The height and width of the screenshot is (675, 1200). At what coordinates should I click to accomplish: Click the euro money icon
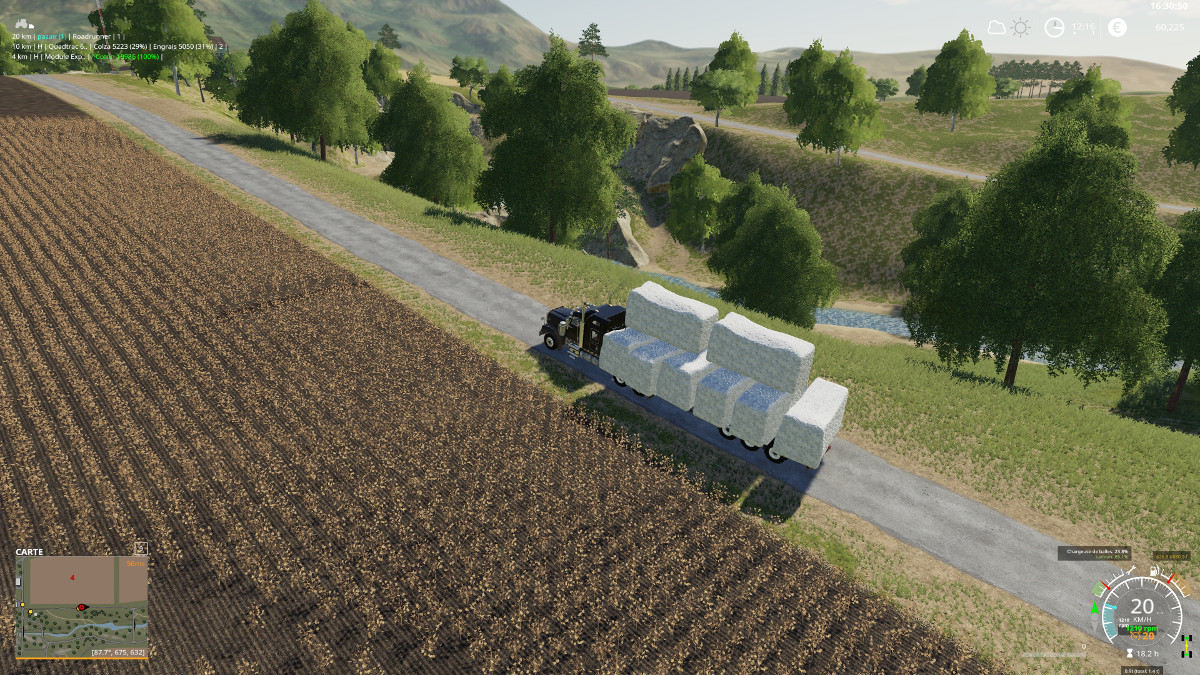(1116, 28)
